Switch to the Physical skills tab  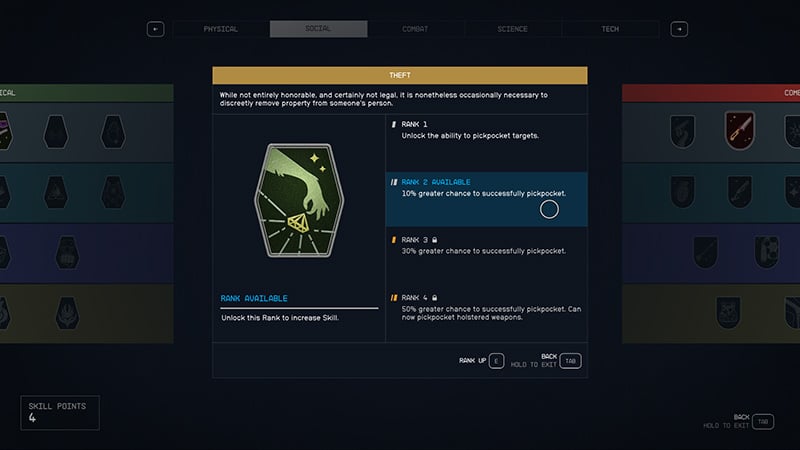coord(221,29)
